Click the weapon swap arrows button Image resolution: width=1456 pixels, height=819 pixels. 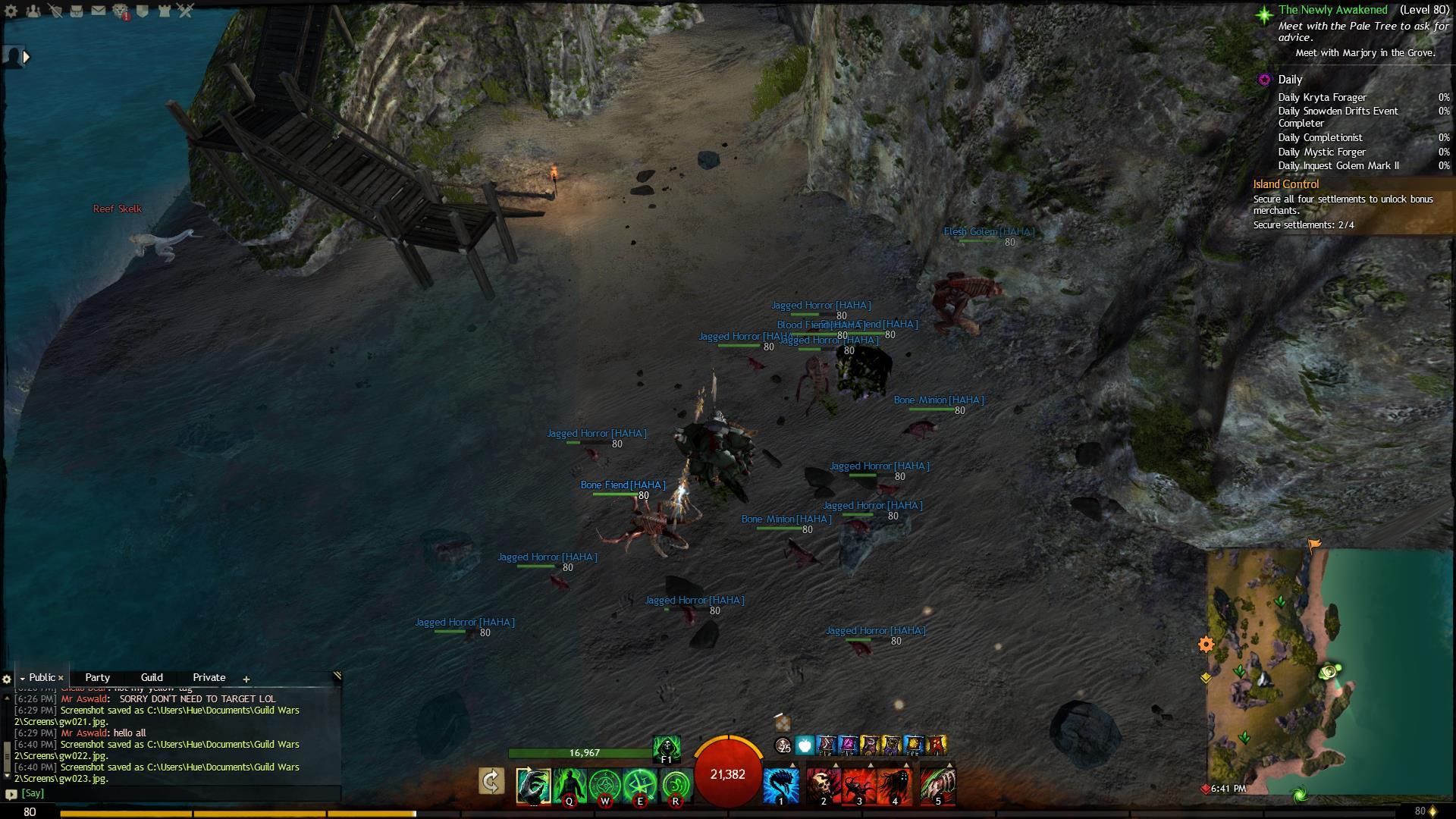point(491,781)
